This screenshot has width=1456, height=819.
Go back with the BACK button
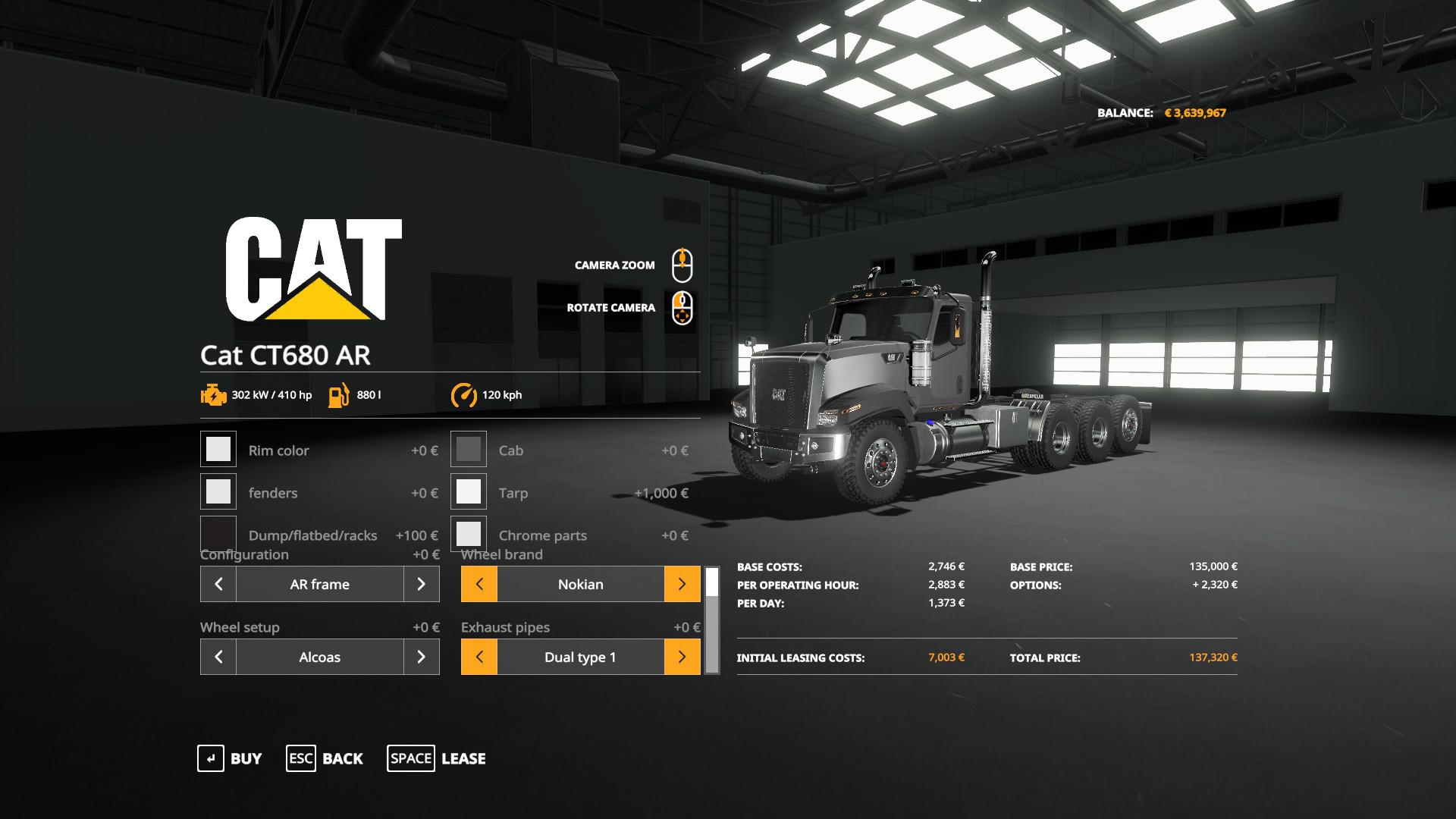(325, 758)
